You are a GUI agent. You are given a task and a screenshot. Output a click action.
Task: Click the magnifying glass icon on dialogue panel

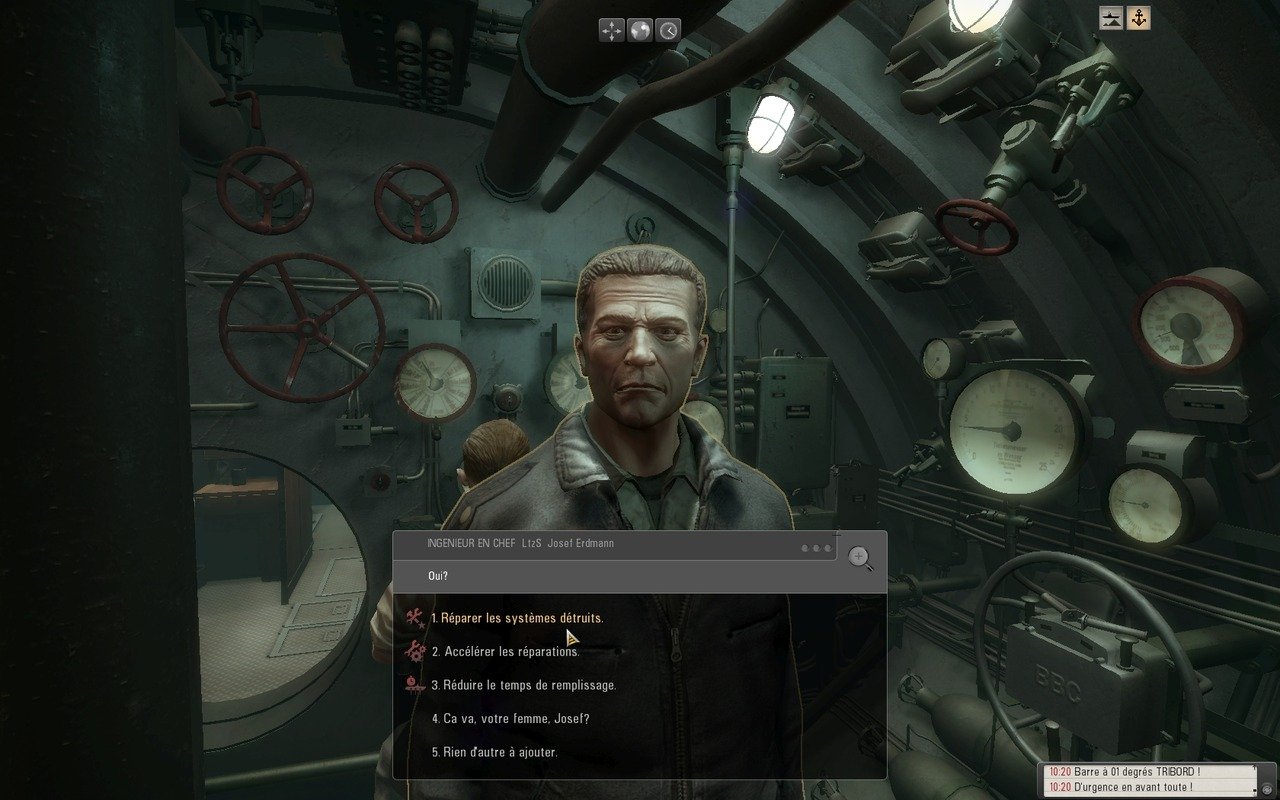click(860, 558)
